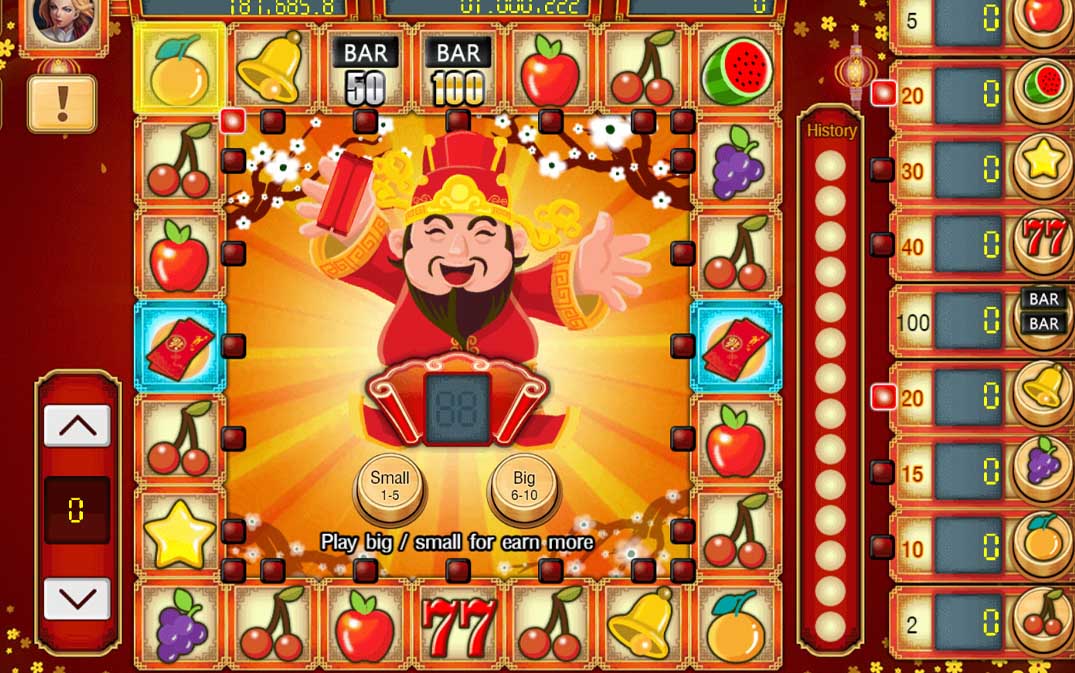This screenshot has width=1075, height=673.
Task: Bet on the cherries symbol button
Action: [x=1044, y=619]
